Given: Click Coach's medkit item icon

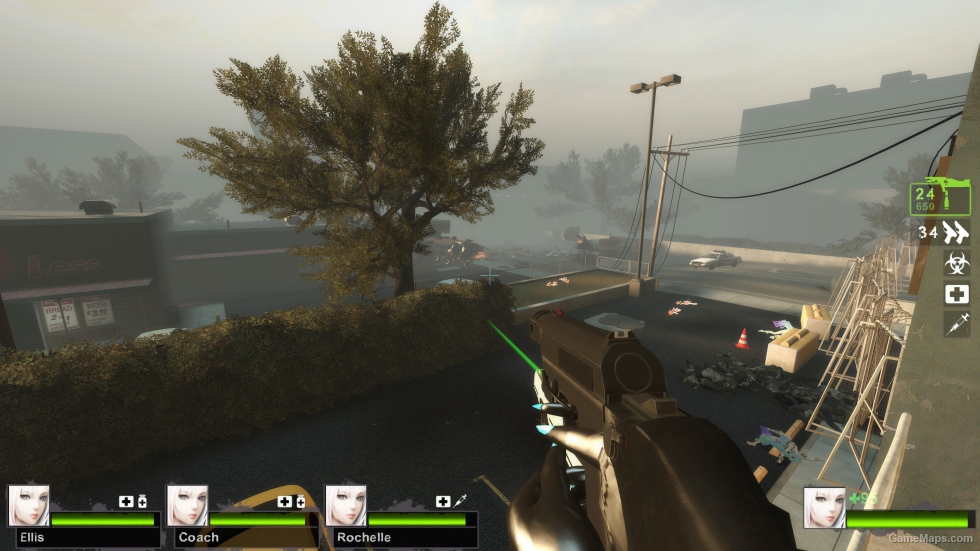Looking at the screenshot, I should 285,501.
